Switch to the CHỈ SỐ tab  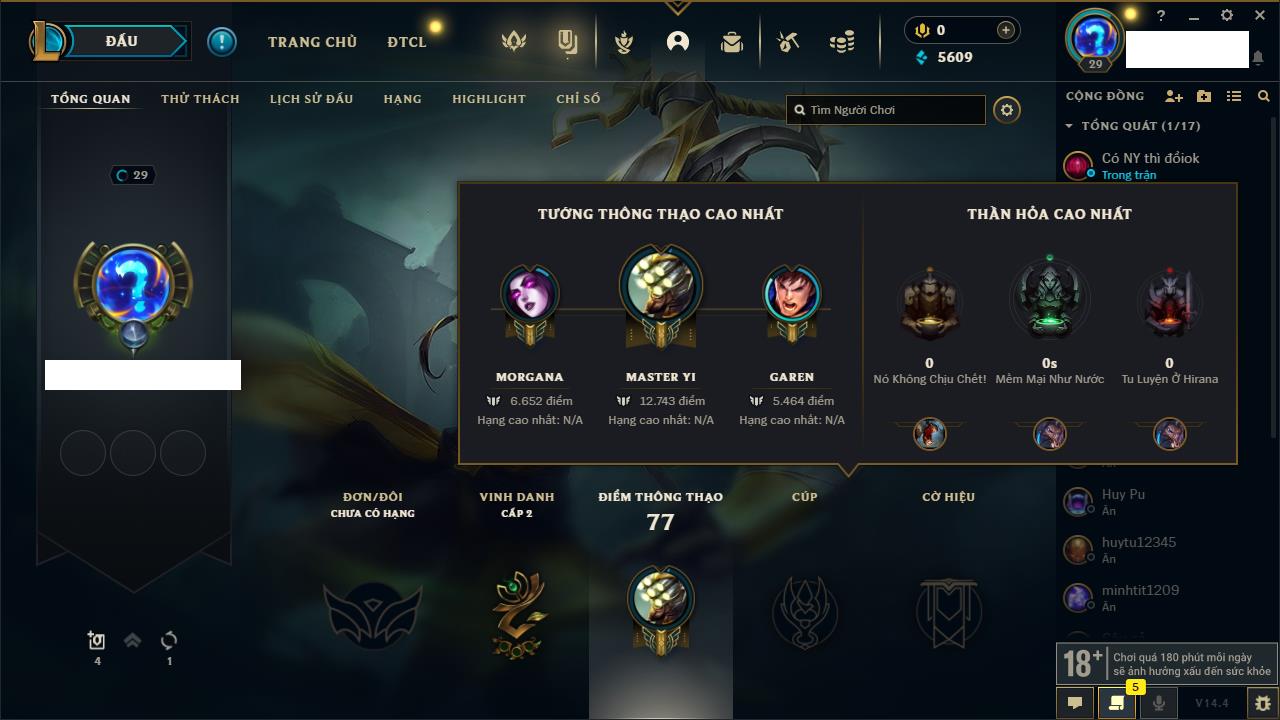[x=578, y=99]
